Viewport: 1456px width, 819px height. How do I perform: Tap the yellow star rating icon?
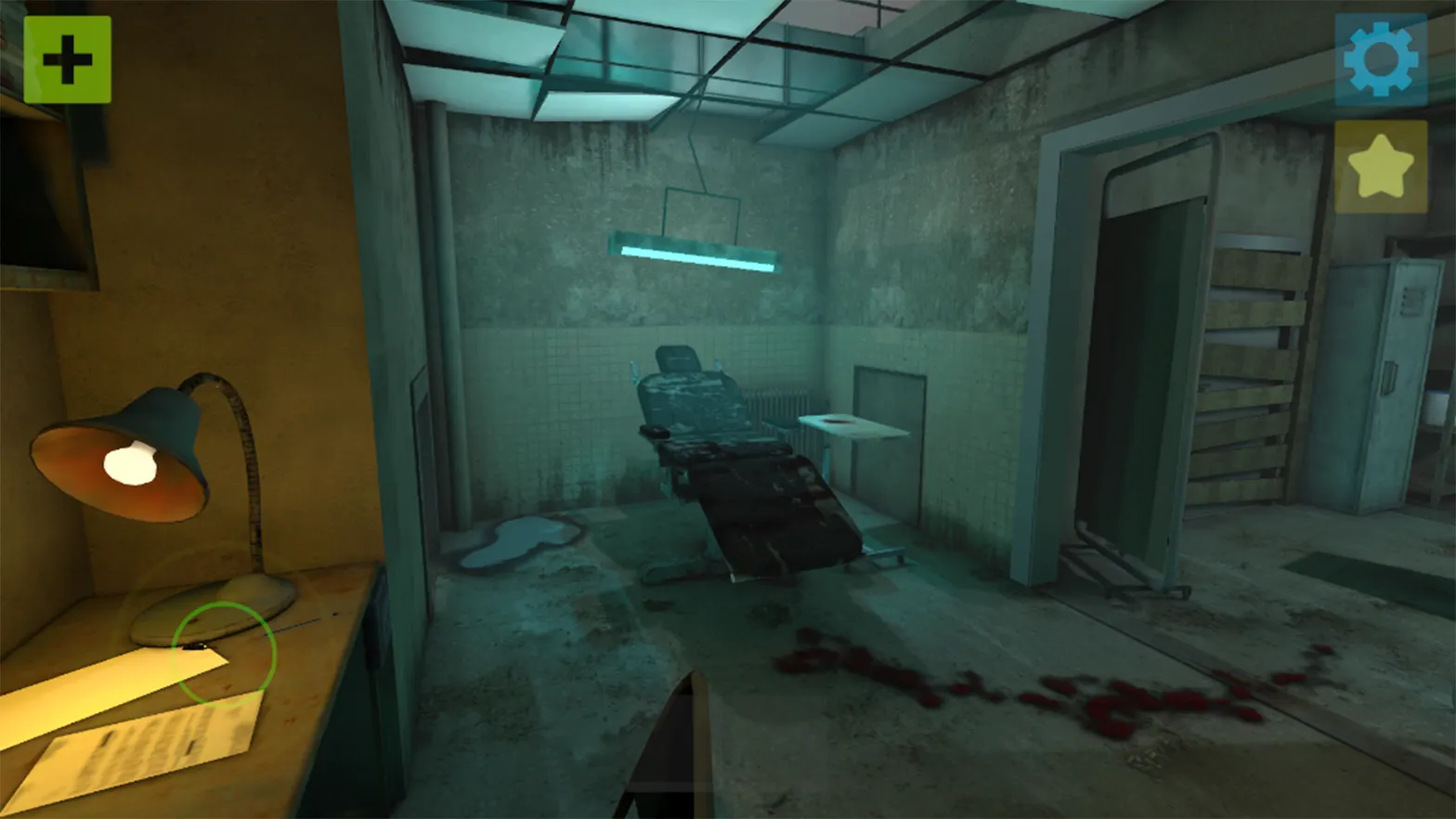1381,170
